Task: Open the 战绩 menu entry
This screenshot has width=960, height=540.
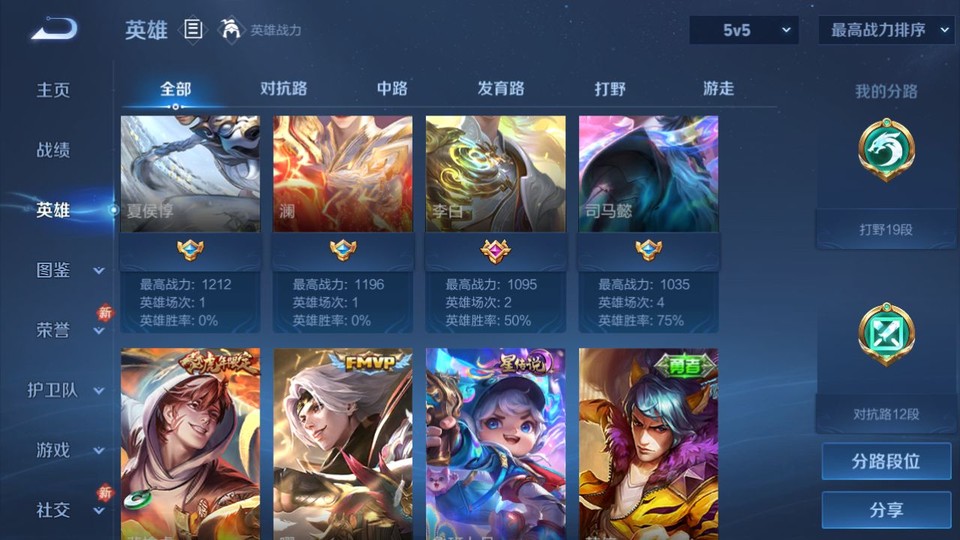Action: coord(54,150)
